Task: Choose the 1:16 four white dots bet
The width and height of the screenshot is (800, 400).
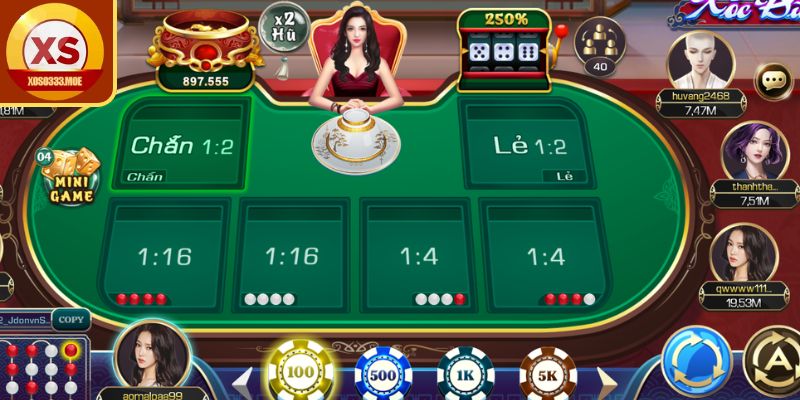Action: (x=290, y=257)
